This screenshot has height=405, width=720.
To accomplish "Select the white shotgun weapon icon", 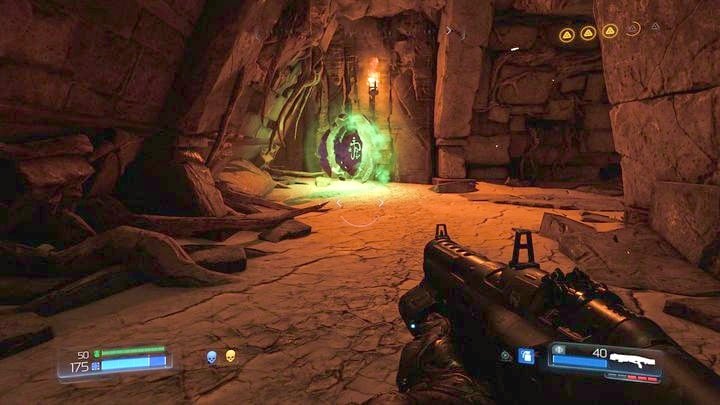I will [637, 360].
